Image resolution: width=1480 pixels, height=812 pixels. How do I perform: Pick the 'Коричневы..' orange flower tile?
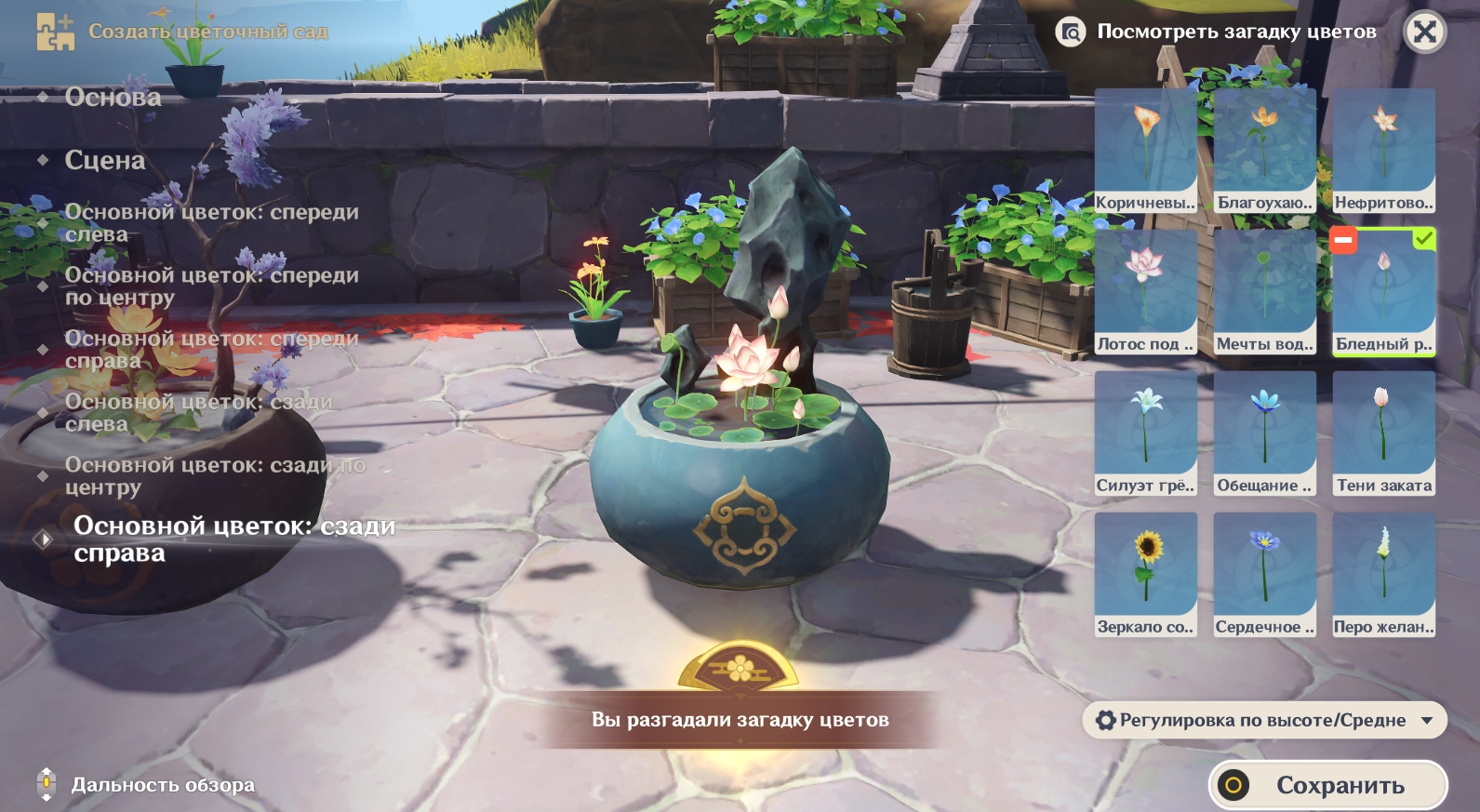click(1145, 151)
